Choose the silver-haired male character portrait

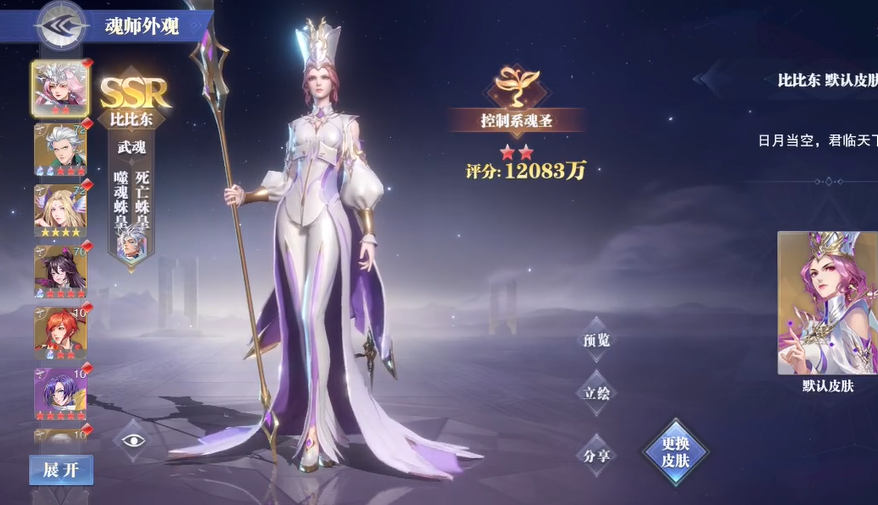tap(60, 148)
